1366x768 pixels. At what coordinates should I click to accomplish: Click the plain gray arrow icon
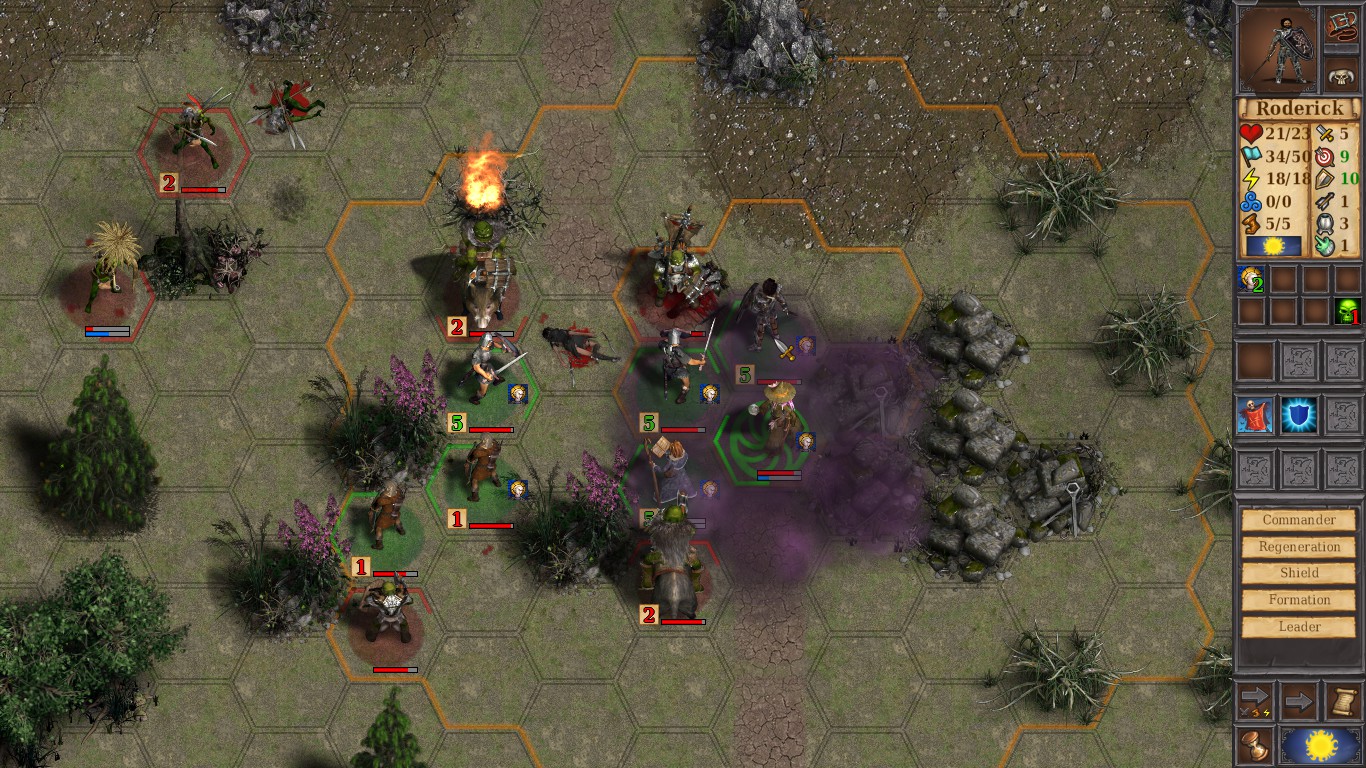coord(1298,699)
